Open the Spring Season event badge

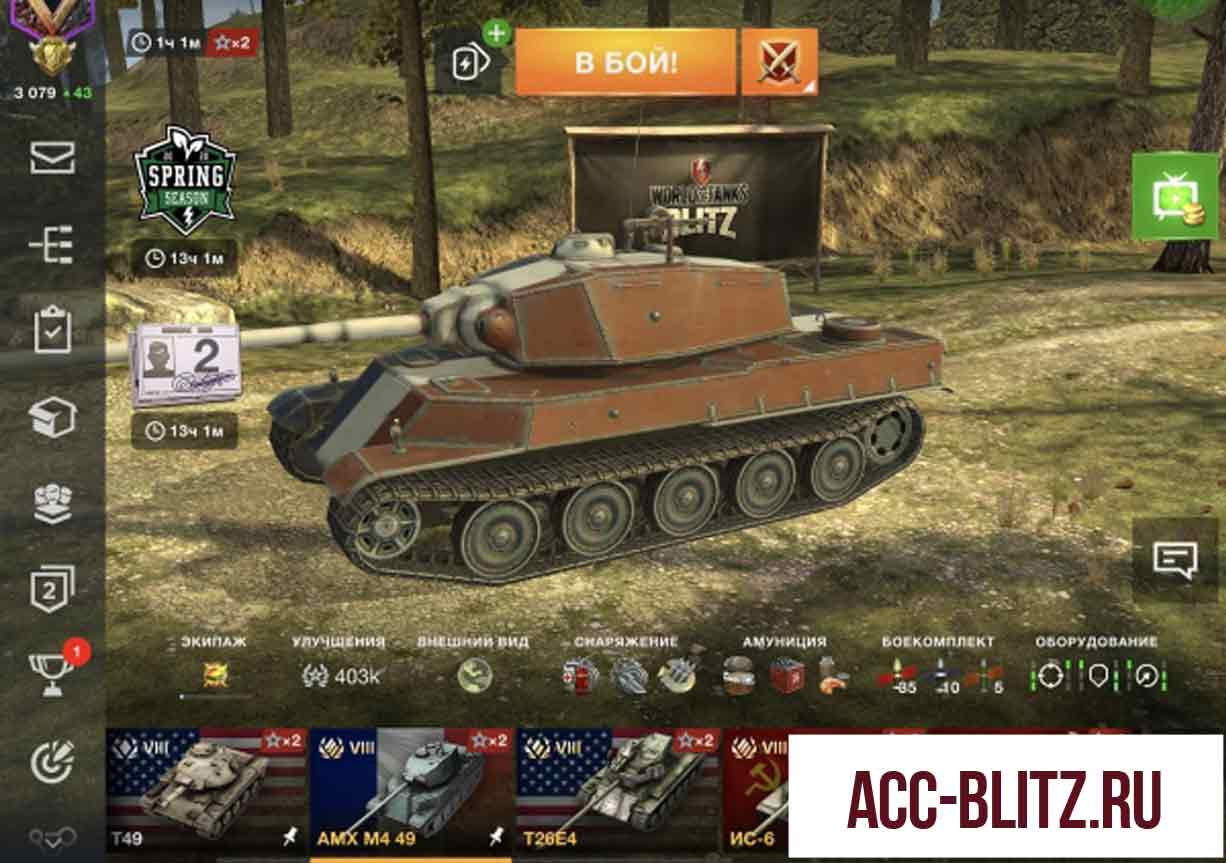(185, 181)
